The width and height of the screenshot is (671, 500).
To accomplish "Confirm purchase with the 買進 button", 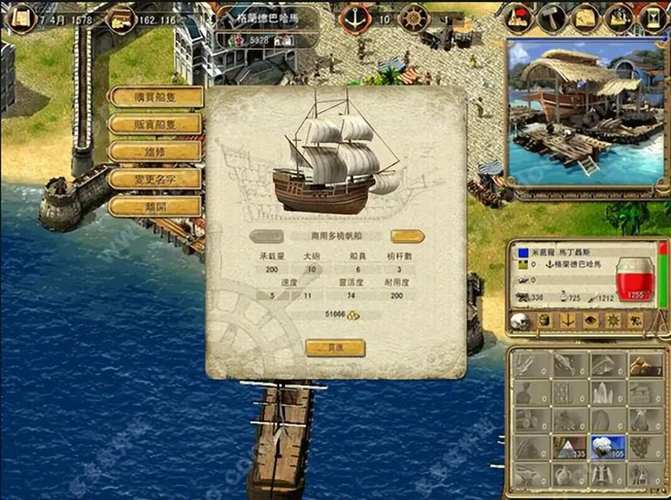I will coord(335,347).
